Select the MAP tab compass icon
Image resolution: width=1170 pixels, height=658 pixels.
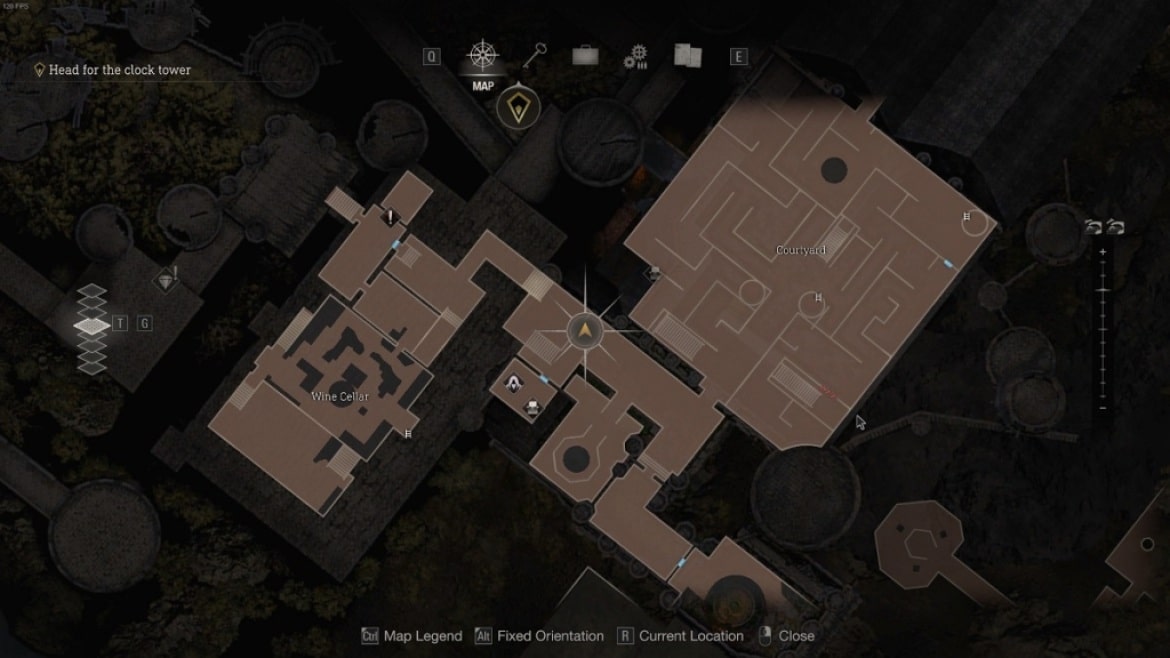click(483, 56)
